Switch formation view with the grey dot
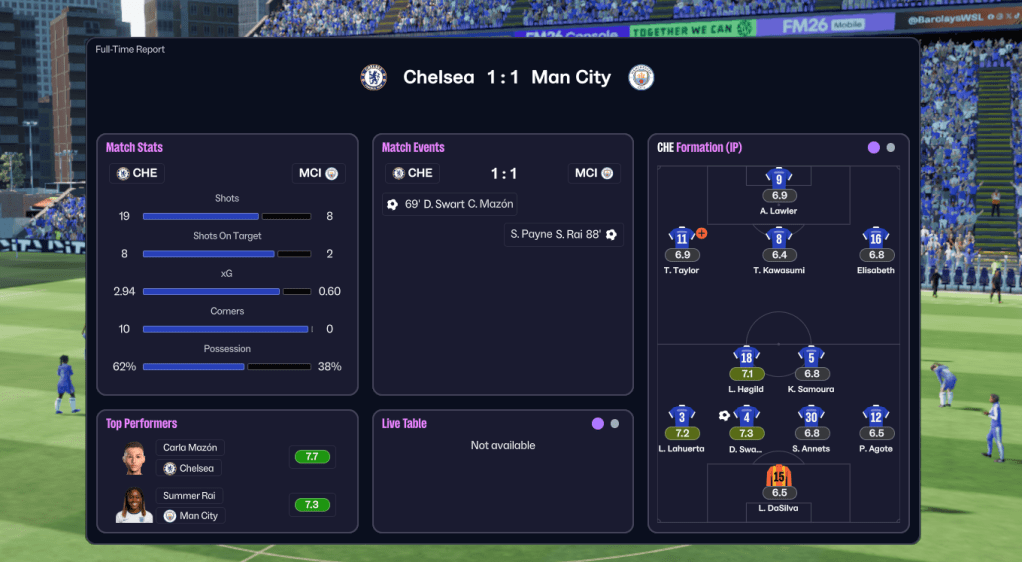 tap(891, 148)
